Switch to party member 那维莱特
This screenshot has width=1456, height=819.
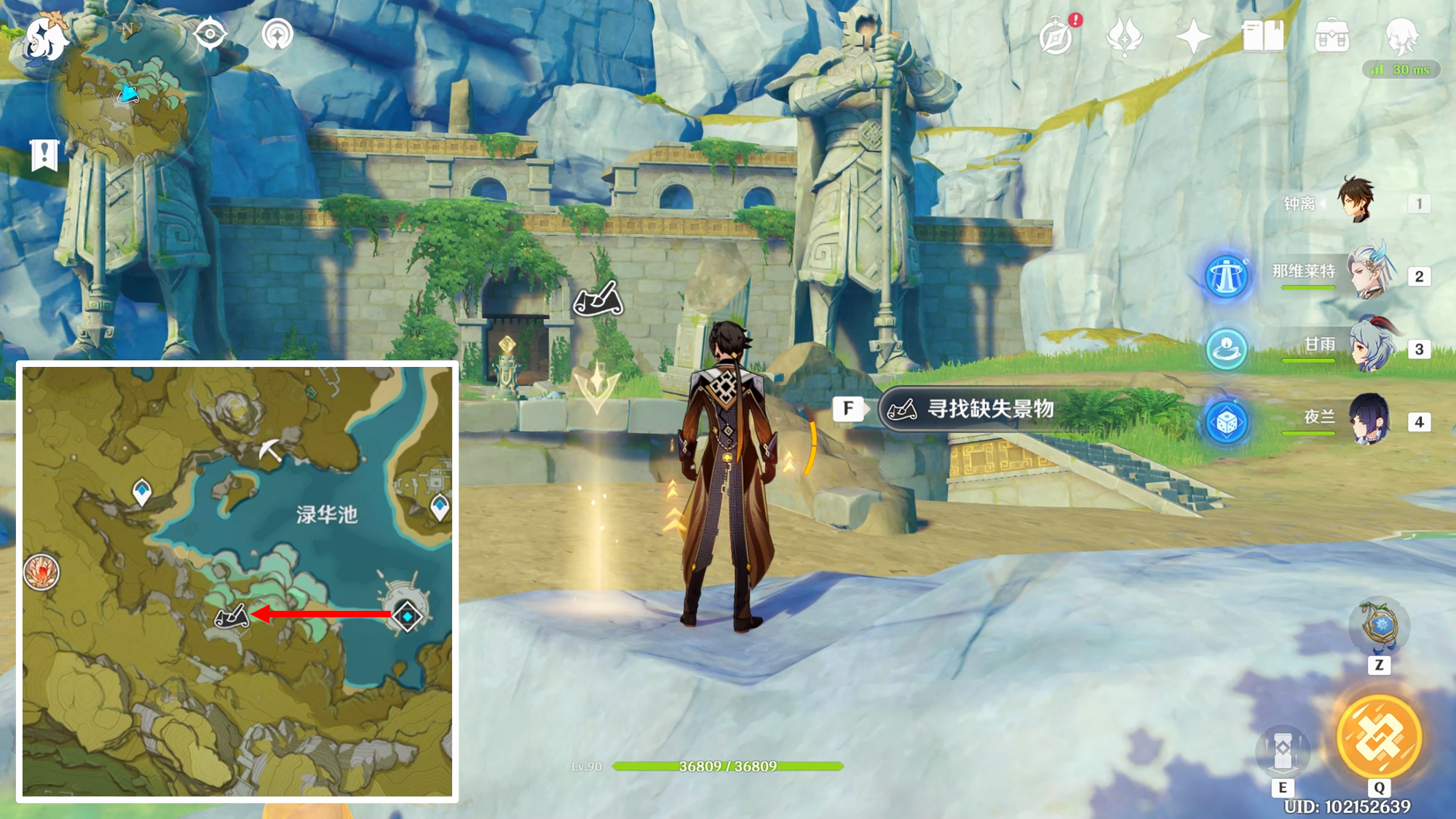(1372, 274)
